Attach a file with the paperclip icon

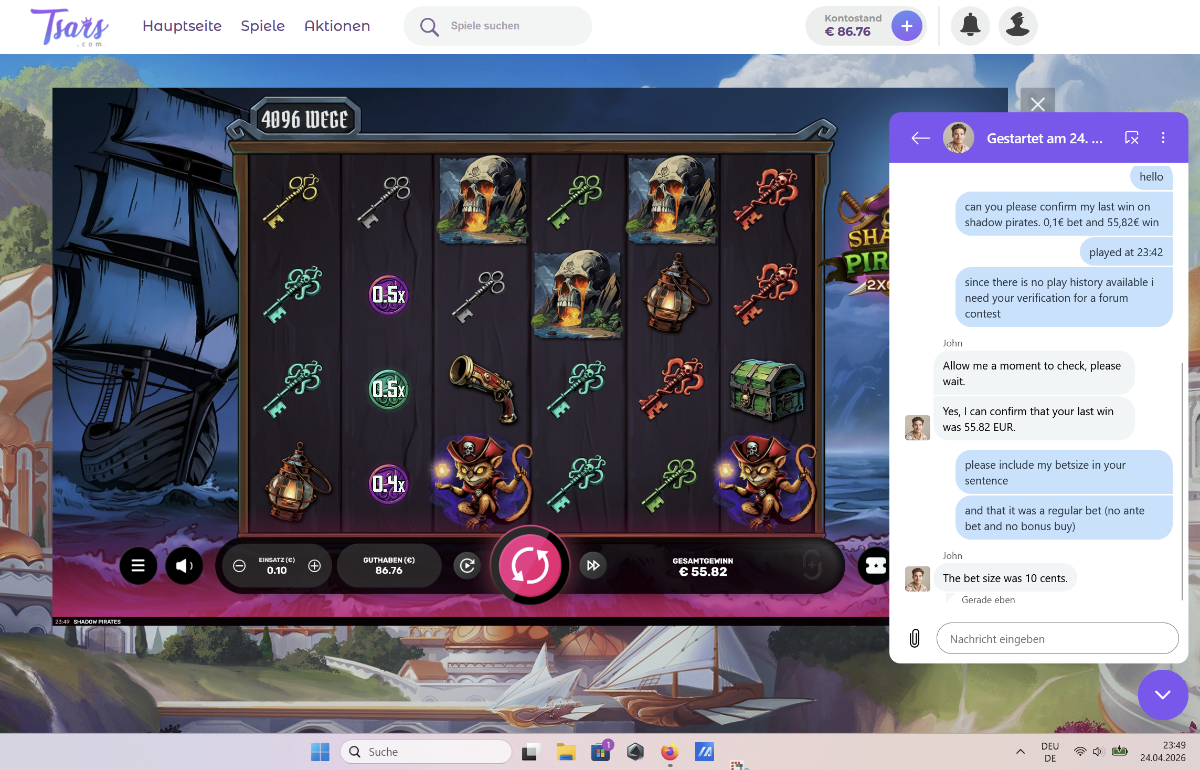tap(914, 638)
